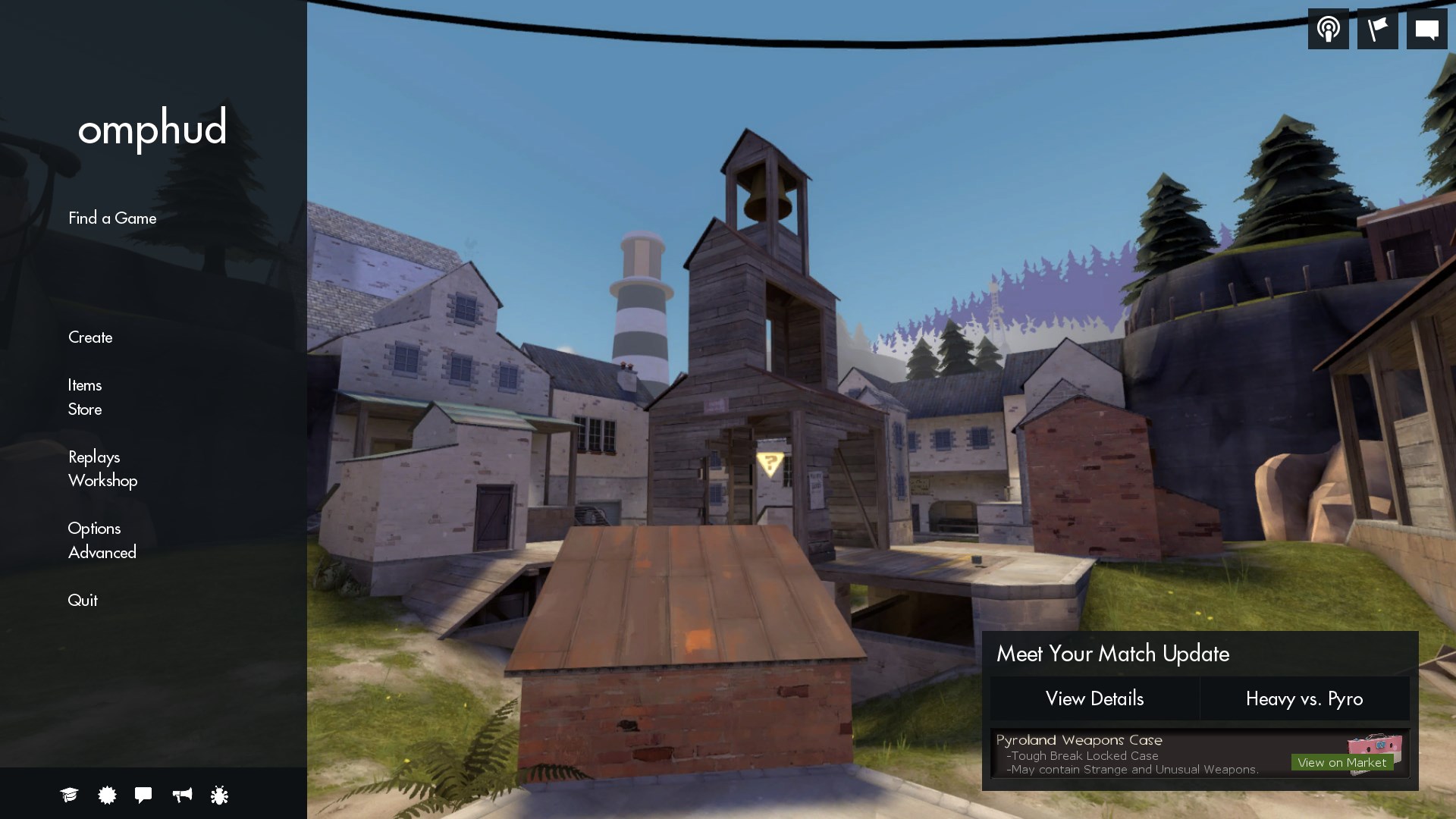Screen dimensions: 1456x819
Task: Open the Store
Action: [x=84, y=409]
